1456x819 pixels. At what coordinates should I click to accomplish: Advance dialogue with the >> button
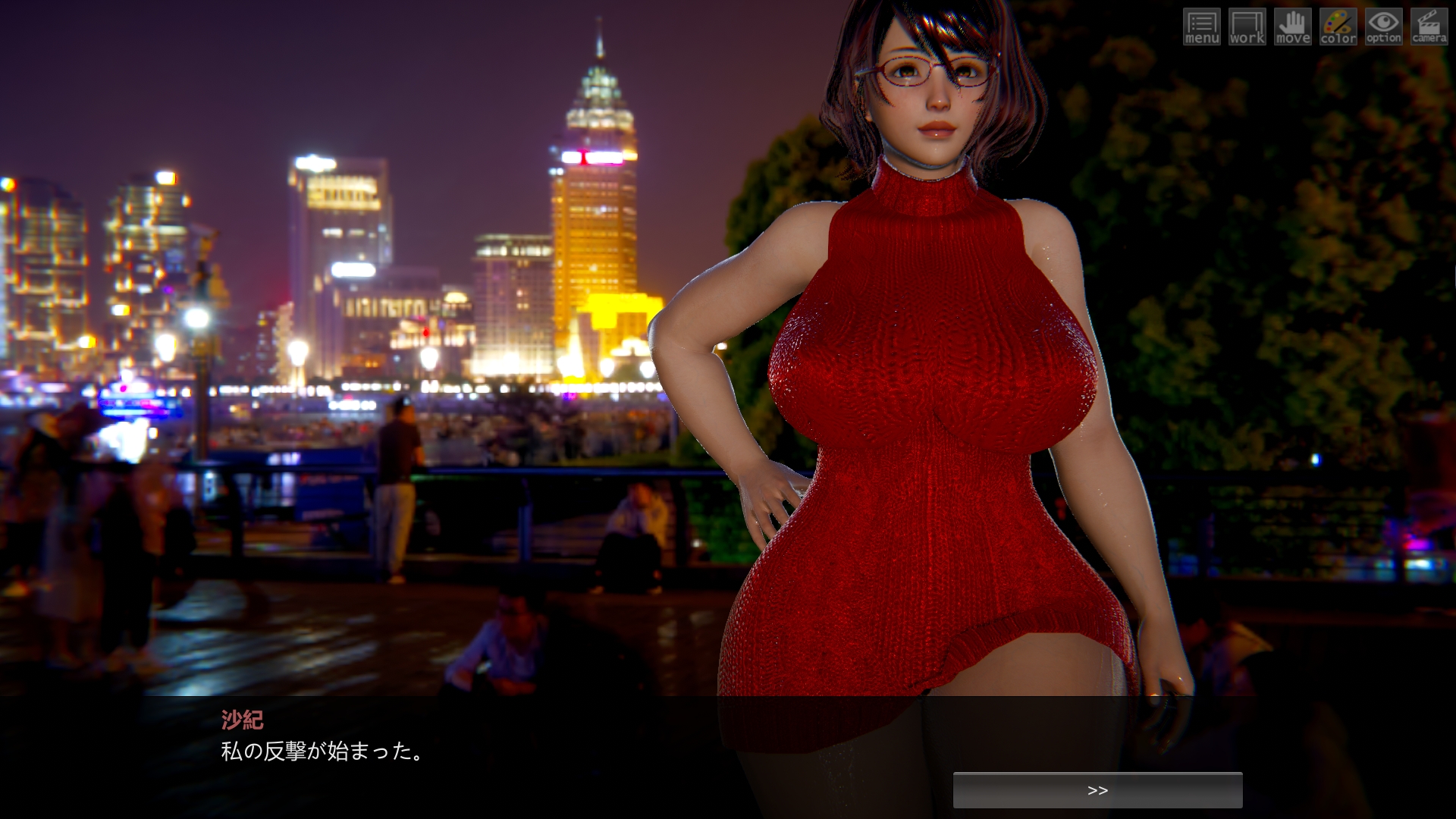[1097, 790]
